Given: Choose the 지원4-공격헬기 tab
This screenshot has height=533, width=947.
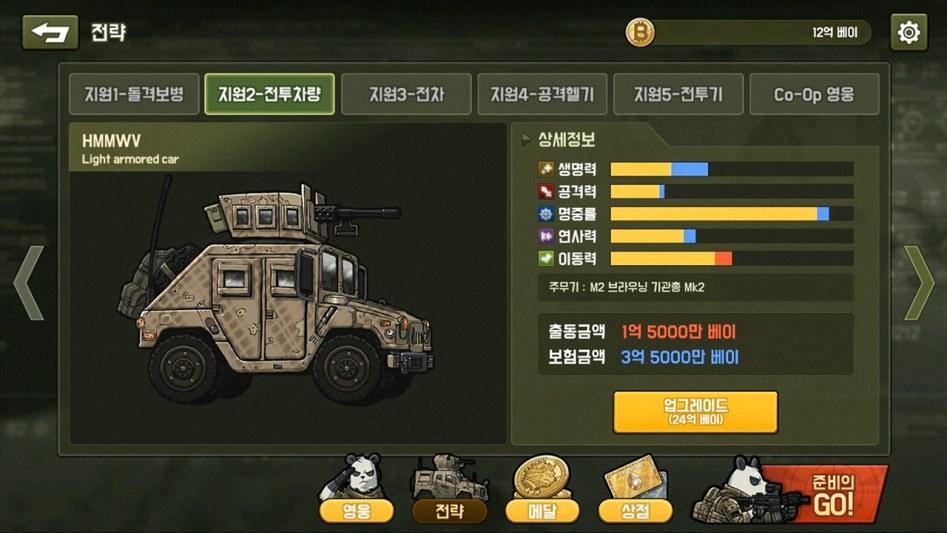Looking at the screenshot, I should (542, 95).
